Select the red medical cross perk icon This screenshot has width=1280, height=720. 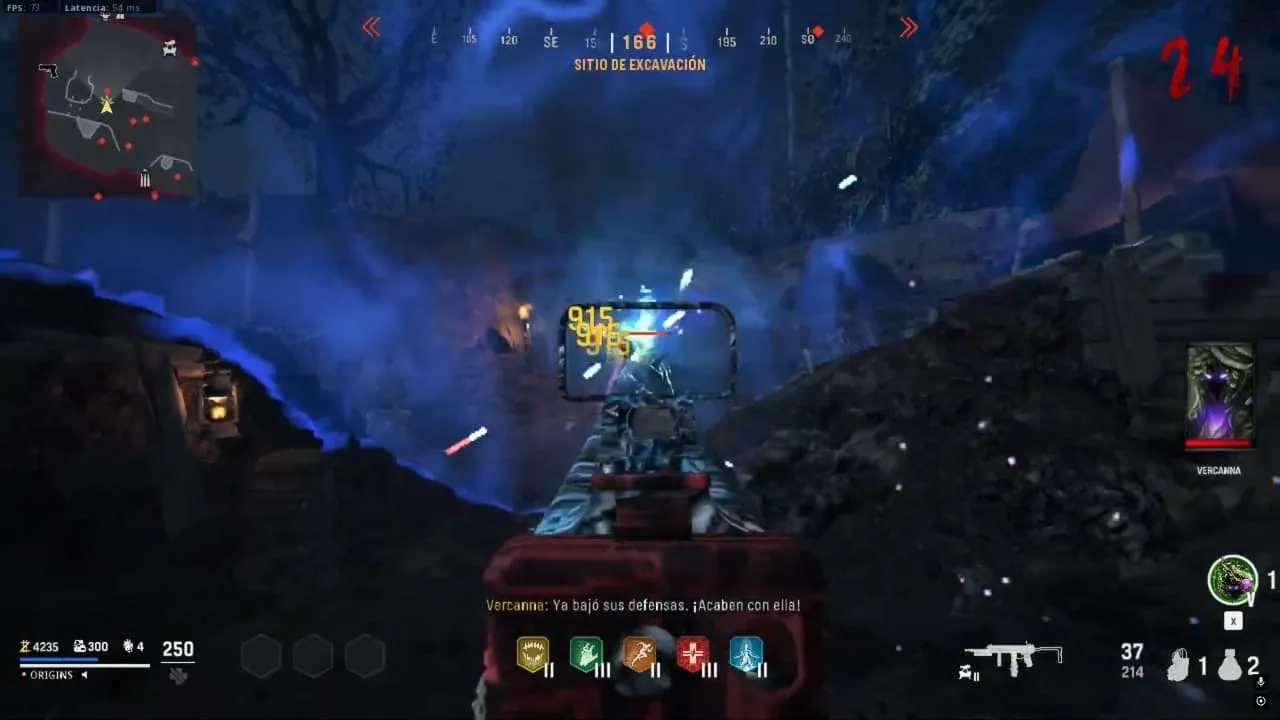tap(692, 654)
